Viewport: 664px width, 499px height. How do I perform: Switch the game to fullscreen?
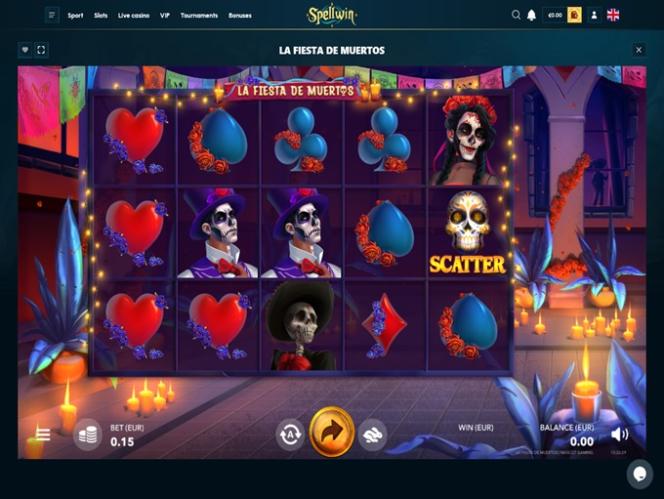pyautogui.click(x=41, y=49)
